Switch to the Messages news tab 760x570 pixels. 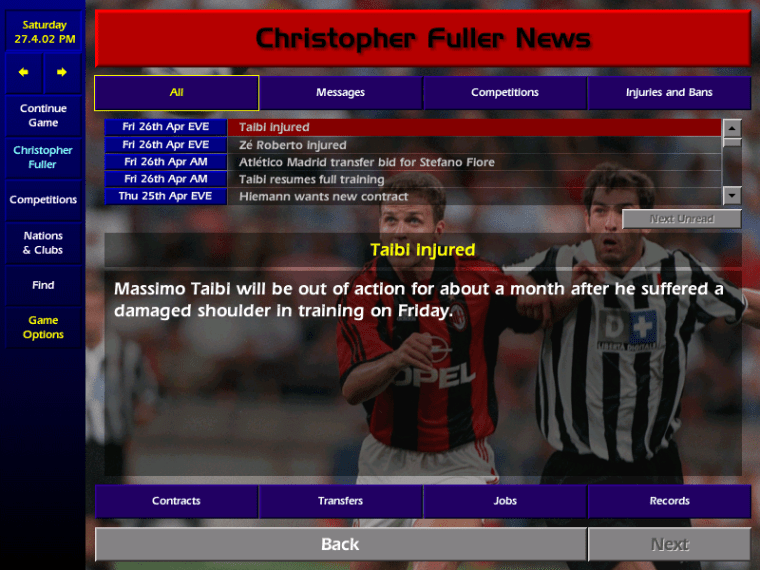coord(340,93)
